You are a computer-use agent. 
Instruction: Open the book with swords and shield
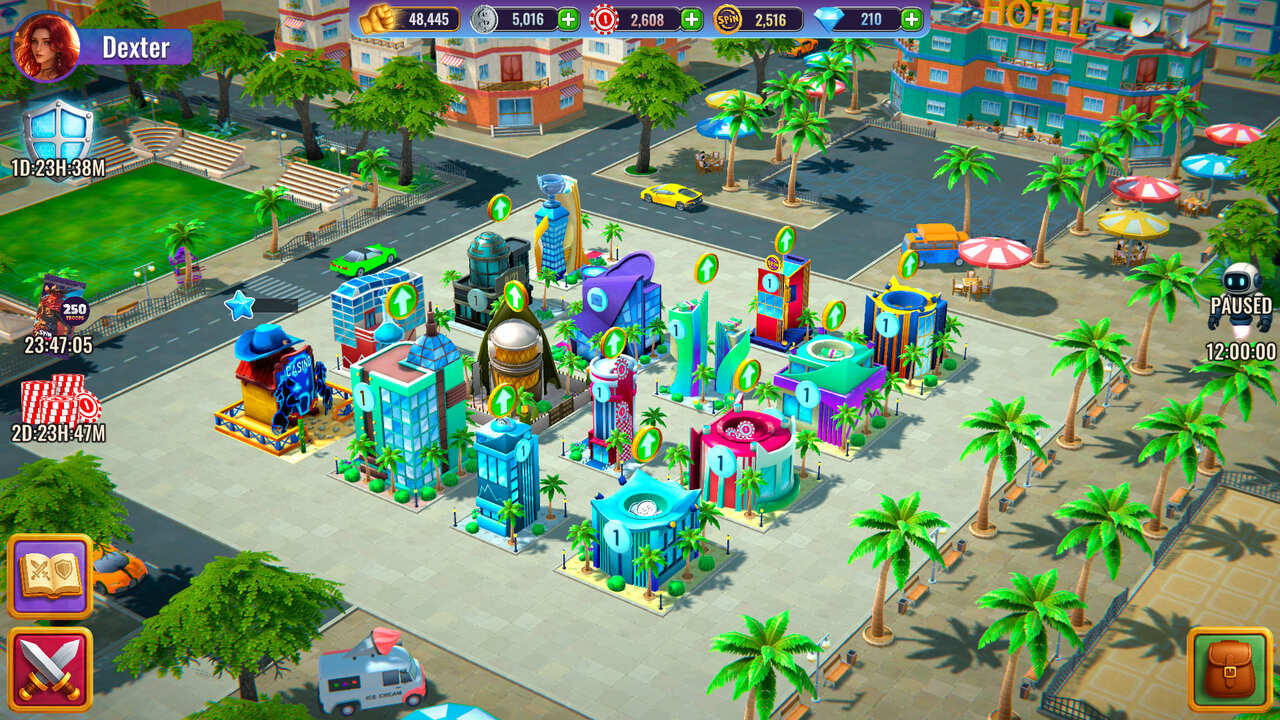point(50,576)
